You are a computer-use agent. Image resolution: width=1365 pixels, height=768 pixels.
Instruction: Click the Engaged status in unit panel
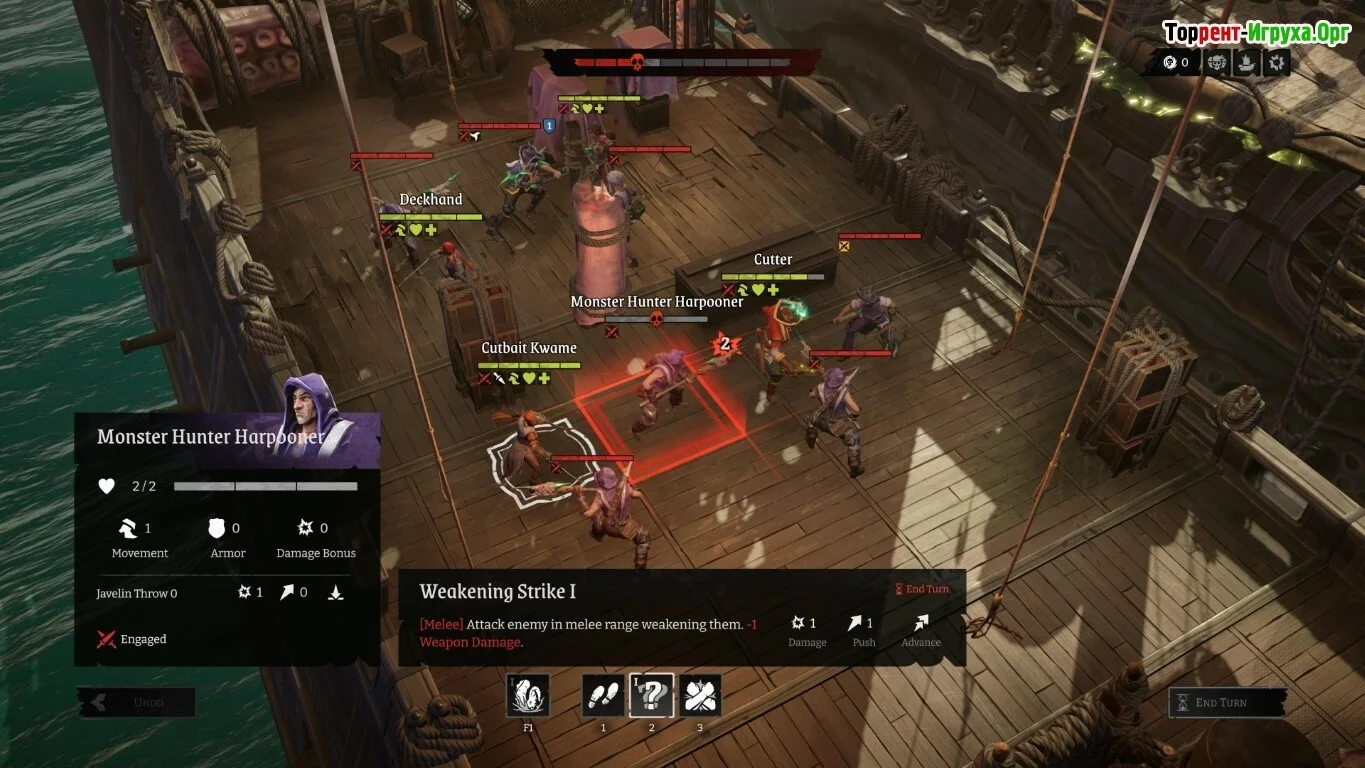tap(132, 639)
